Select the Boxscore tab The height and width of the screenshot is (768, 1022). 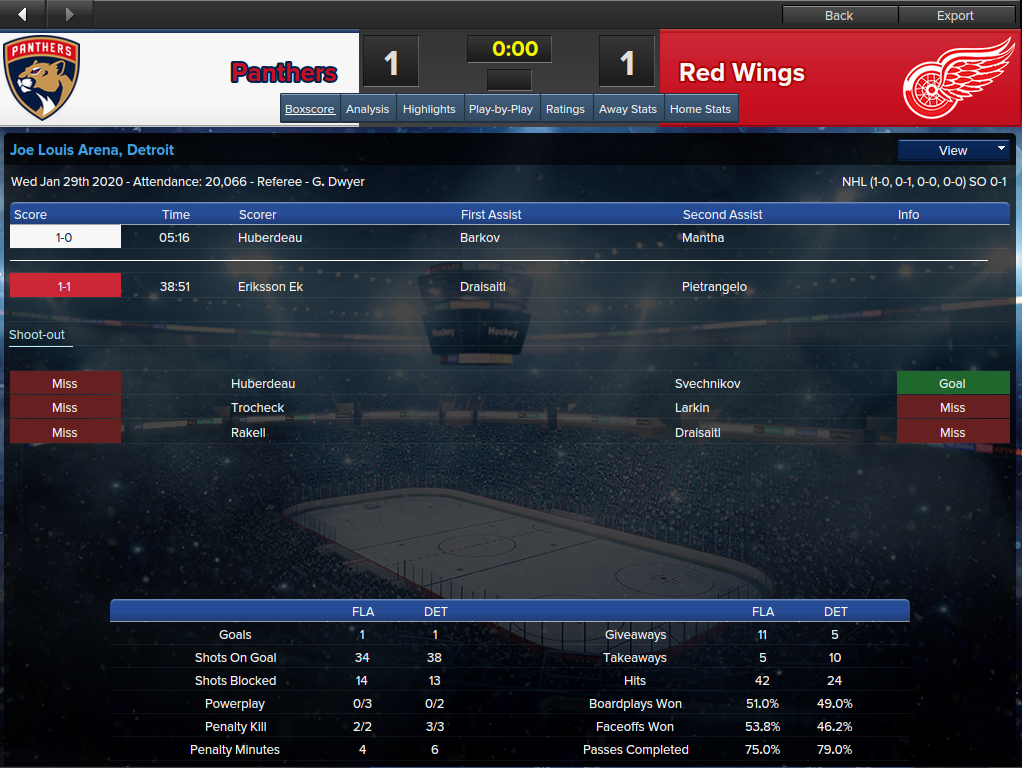point(310,109)
